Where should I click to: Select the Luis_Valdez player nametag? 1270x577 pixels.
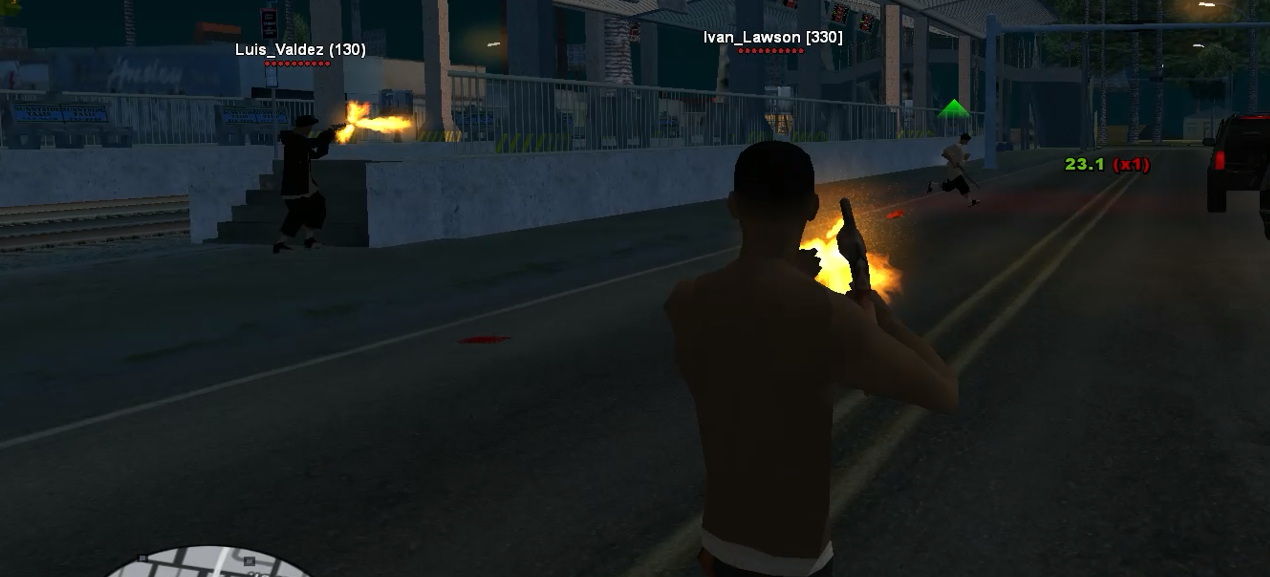coord(300,49)
